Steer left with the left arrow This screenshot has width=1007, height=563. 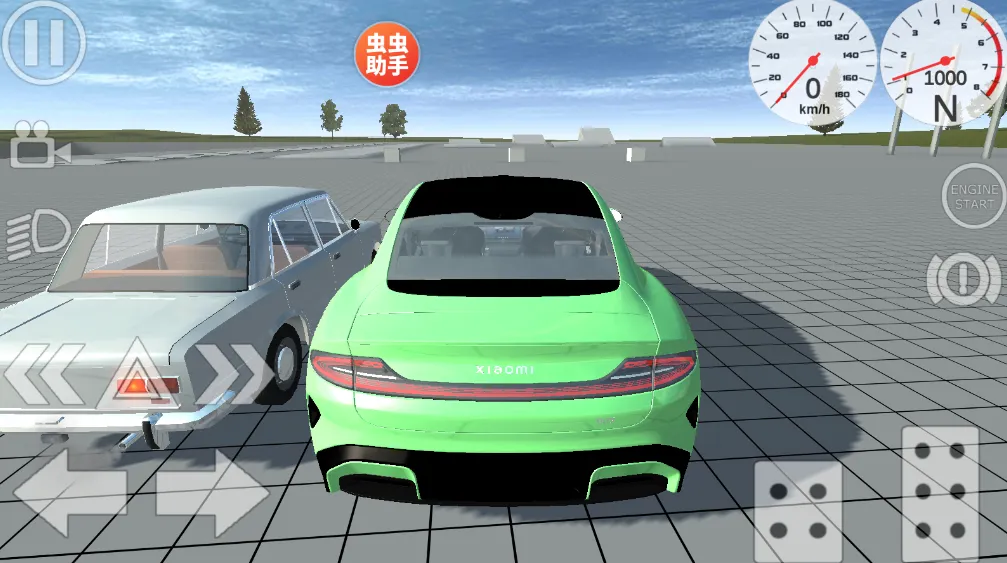69,493
